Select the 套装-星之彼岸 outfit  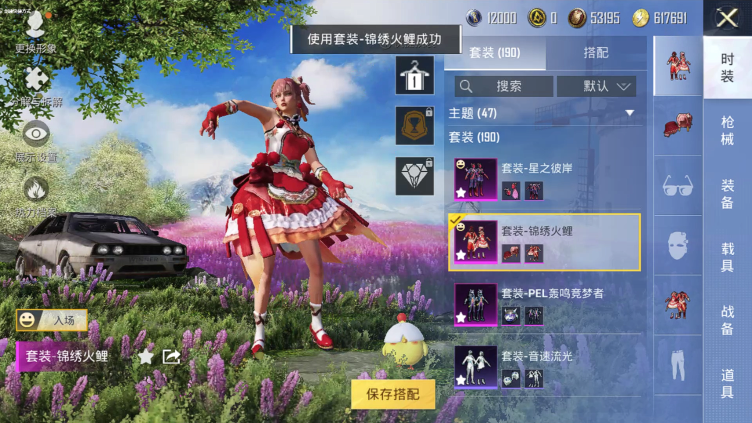coord(543,180)
